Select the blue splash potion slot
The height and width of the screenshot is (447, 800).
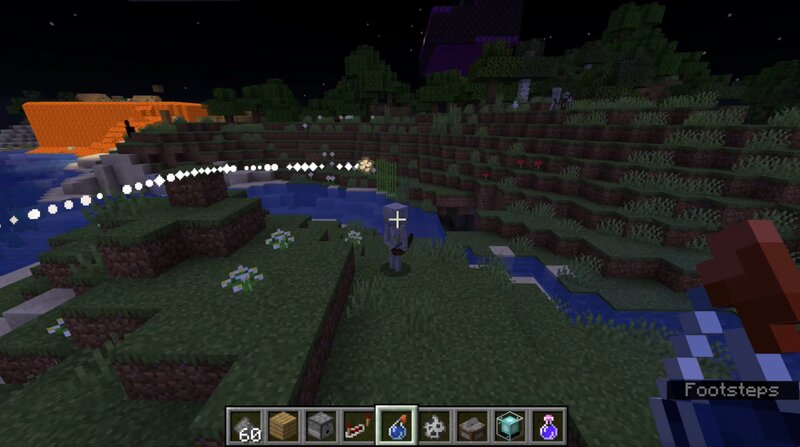click(394, 426)
